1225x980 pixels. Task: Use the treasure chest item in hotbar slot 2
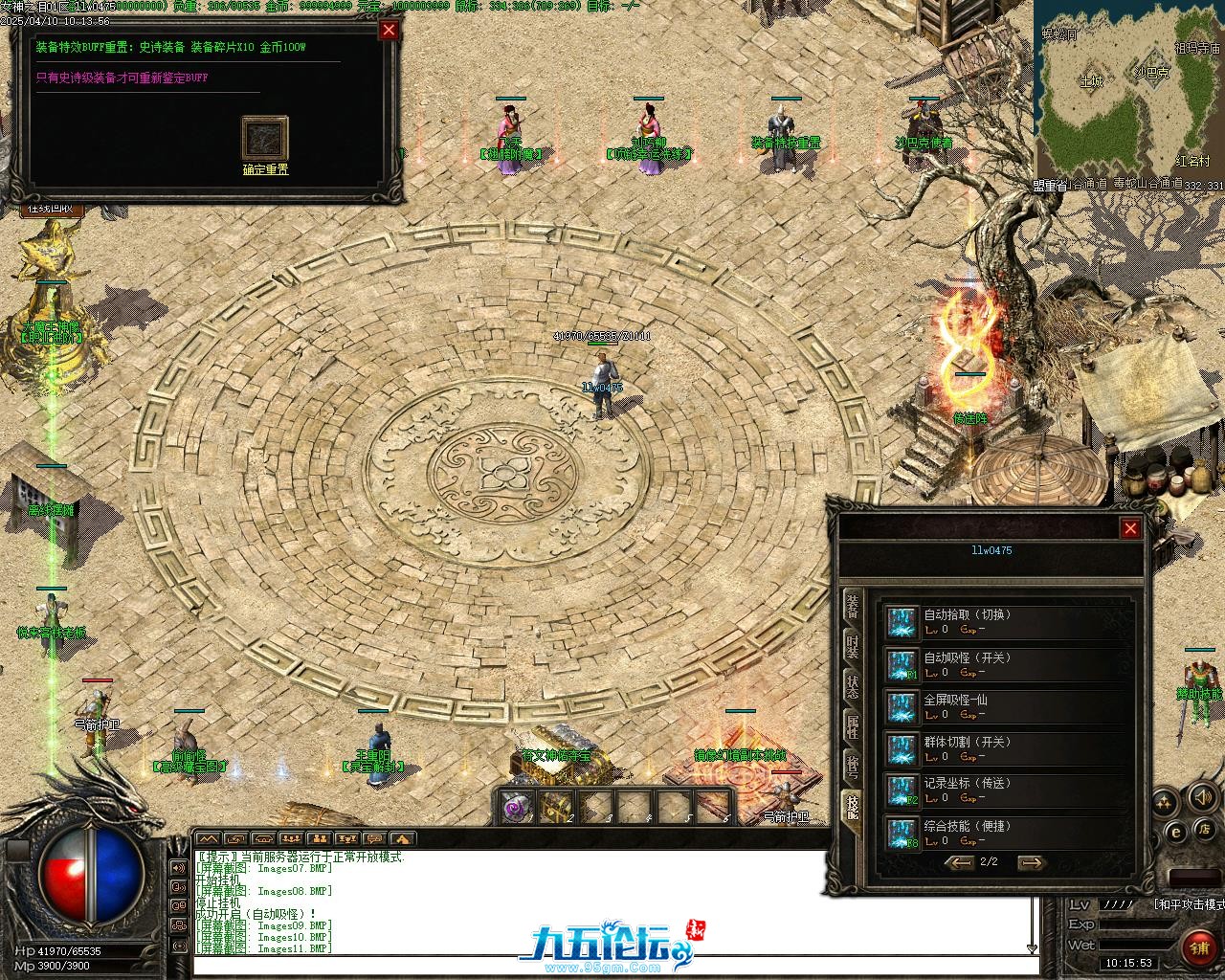(557, 807)
